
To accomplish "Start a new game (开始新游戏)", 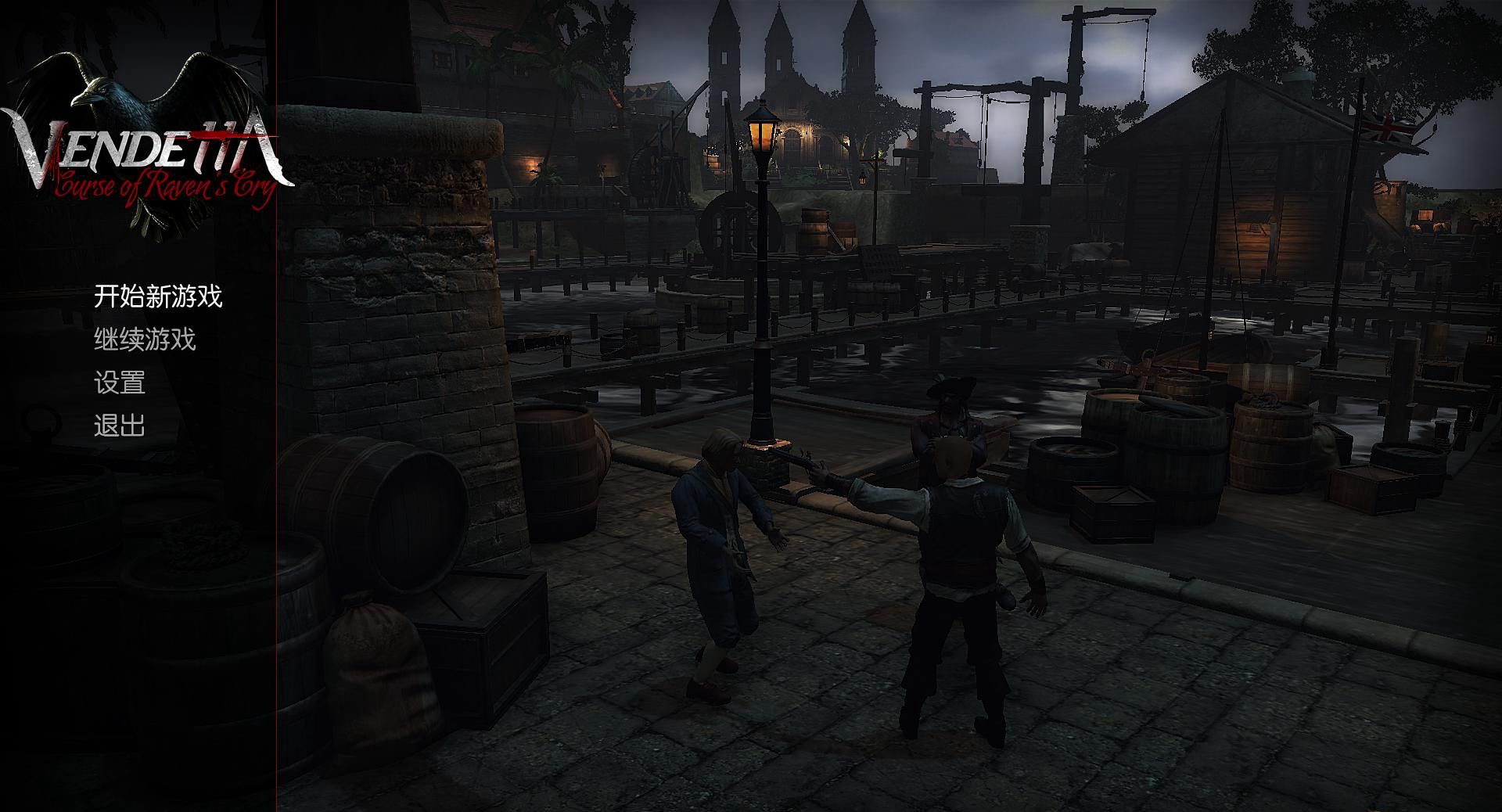I will pyautogui.click(x=158, y=296).
